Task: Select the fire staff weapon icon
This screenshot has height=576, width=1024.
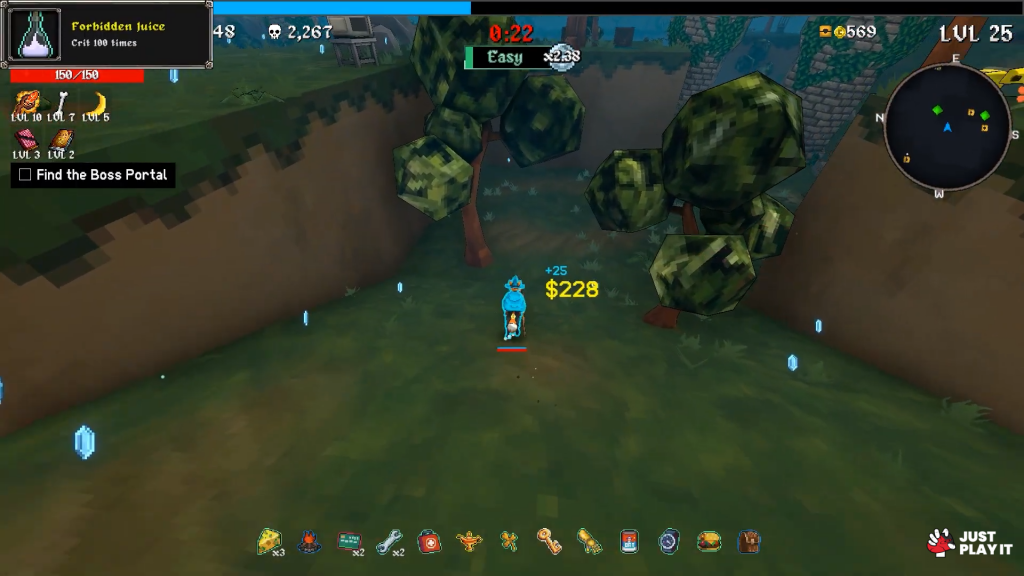Action: pos(27,102)
